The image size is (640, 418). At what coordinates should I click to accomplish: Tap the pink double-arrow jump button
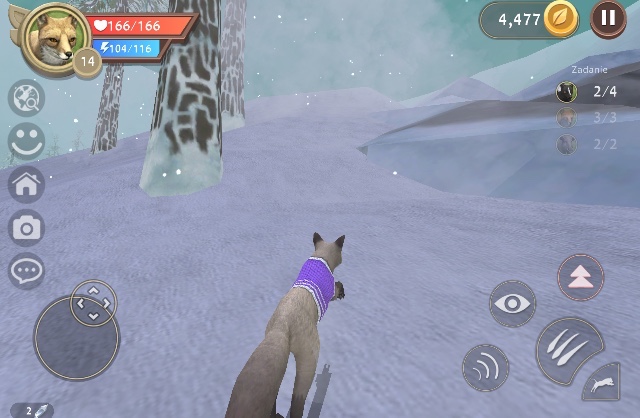click(x=580, y=278)
